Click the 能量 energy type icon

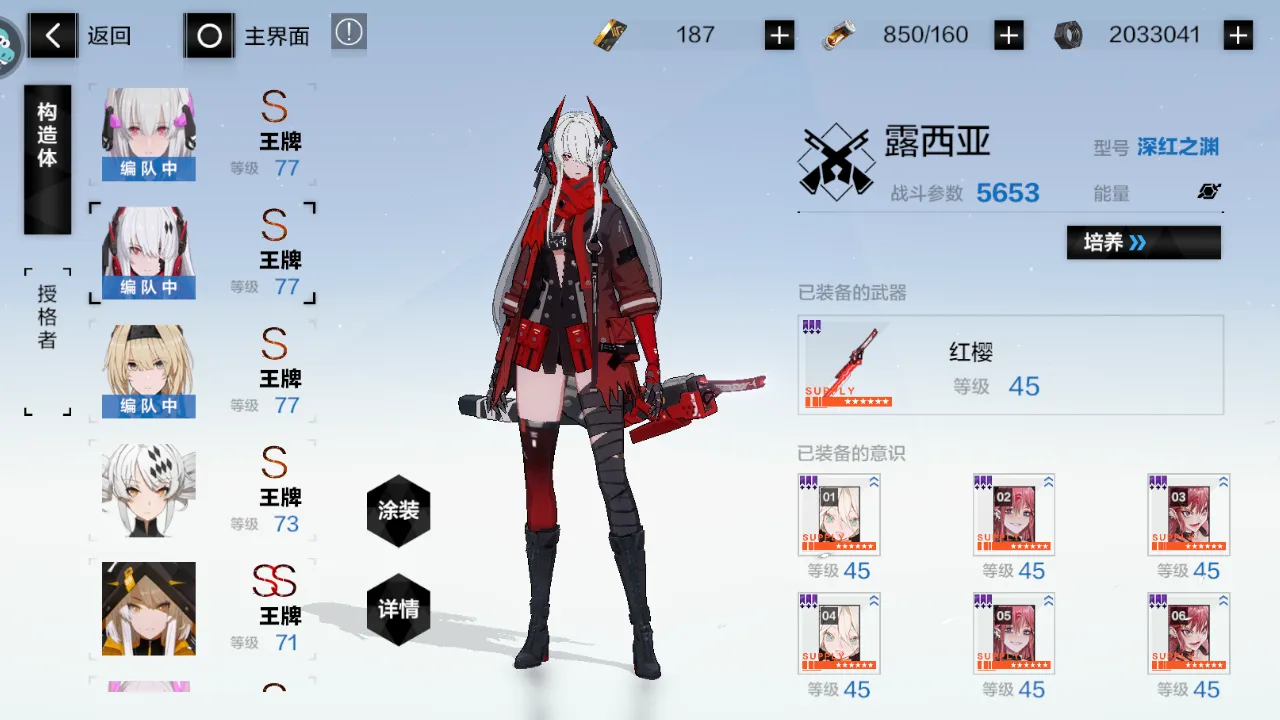(x=1209, y=192)
